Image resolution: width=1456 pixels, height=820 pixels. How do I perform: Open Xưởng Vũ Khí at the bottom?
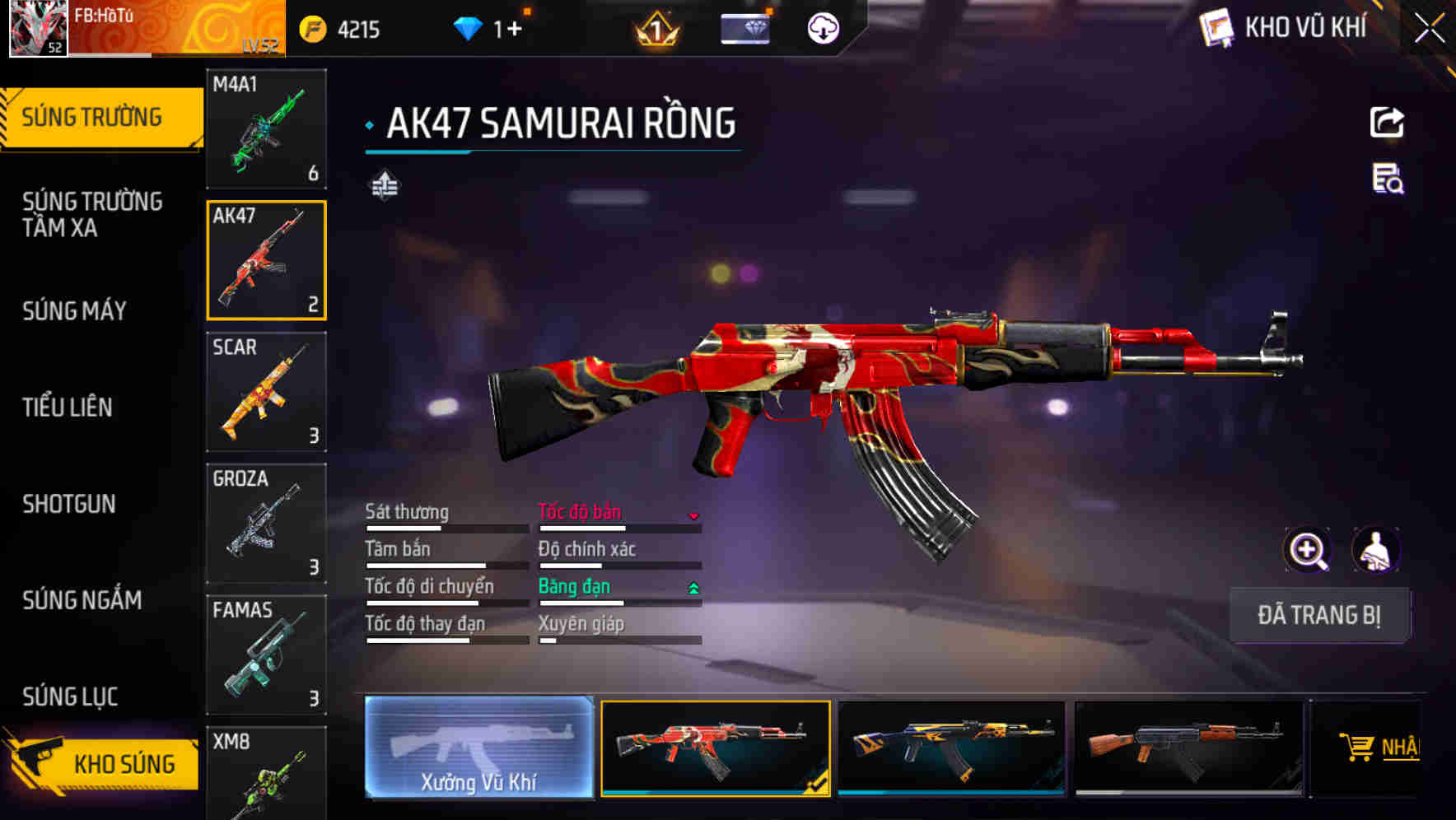pyautogui.click(x=481, y=751)
